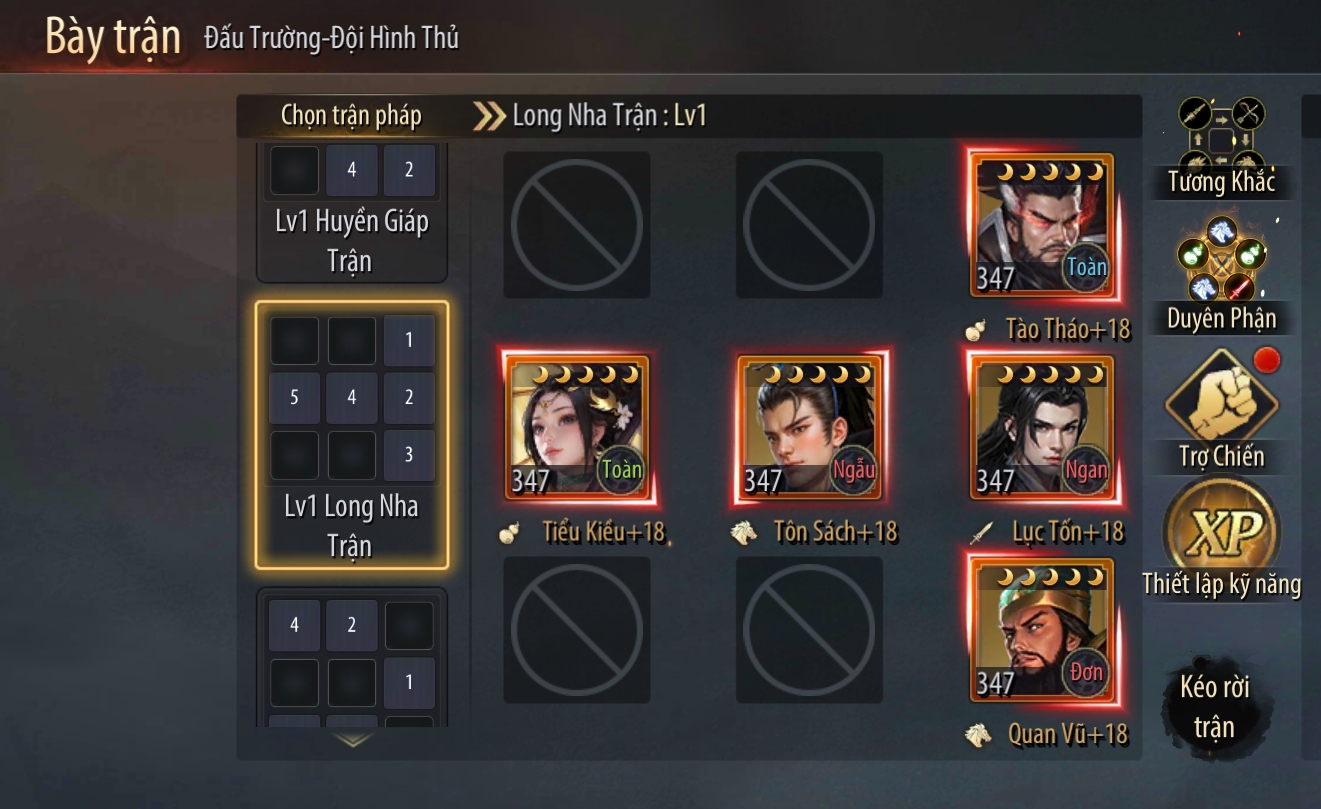The width and height of the screenshot is (1321, 809).
Task: Select the Lv1 Long Nha Trận formation
Action: (351, 435)
